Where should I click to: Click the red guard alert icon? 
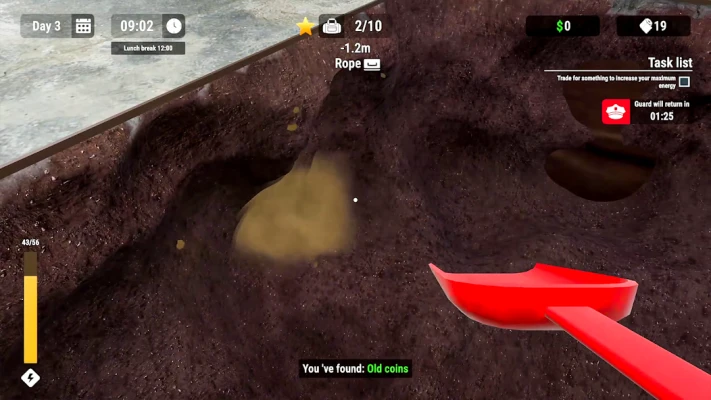pyautogui.click(x=616, y=111)
